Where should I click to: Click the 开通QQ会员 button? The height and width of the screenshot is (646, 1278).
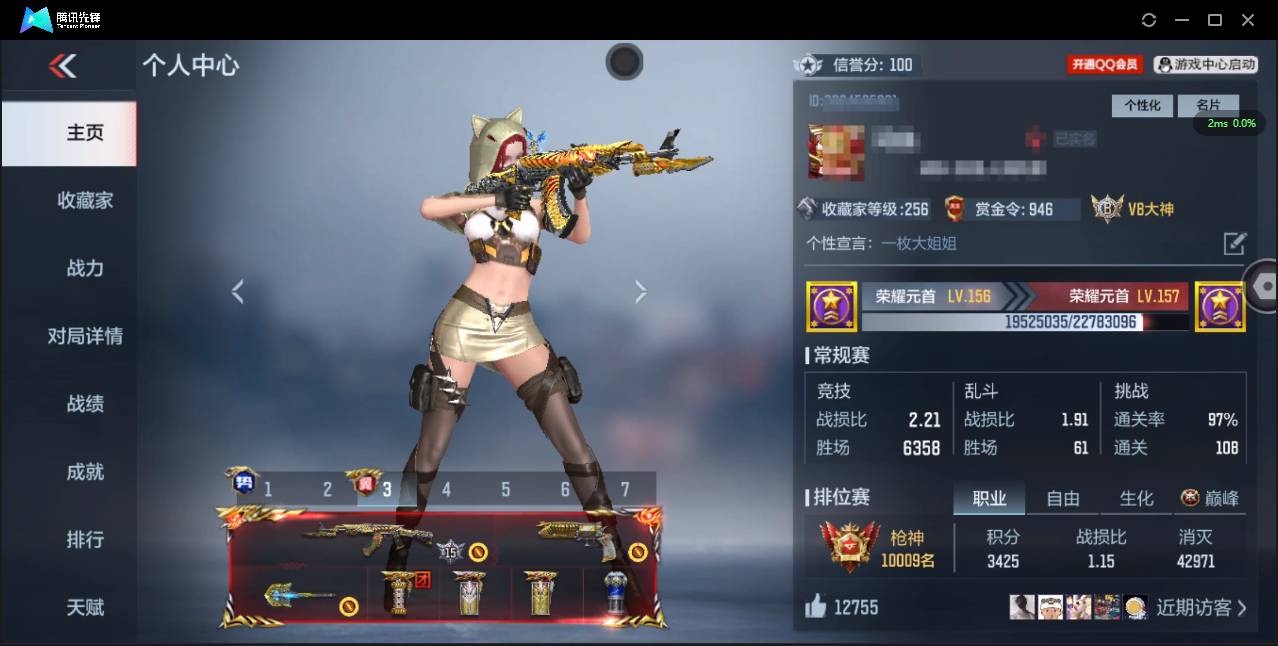1105,64
